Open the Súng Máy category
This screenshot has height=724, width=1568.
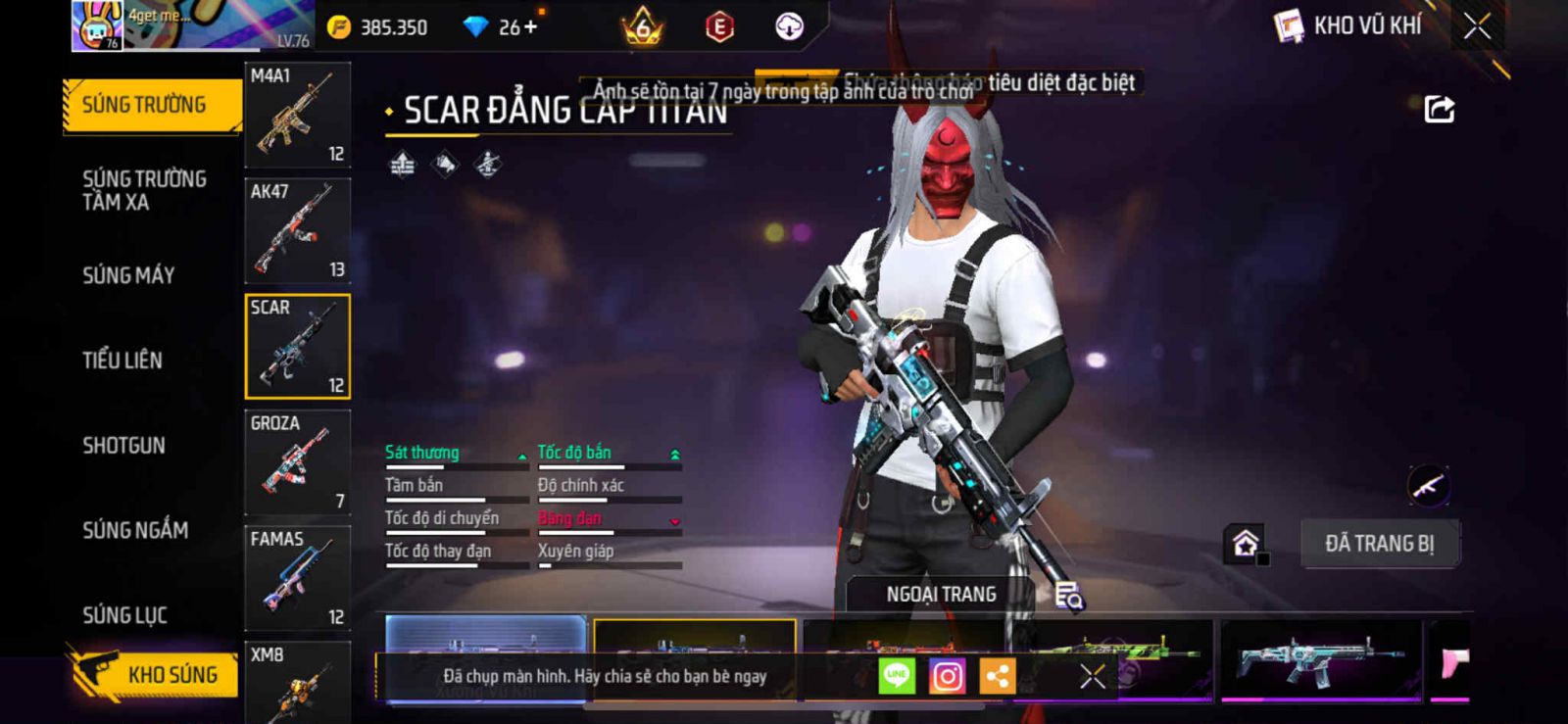pos(128,275)
